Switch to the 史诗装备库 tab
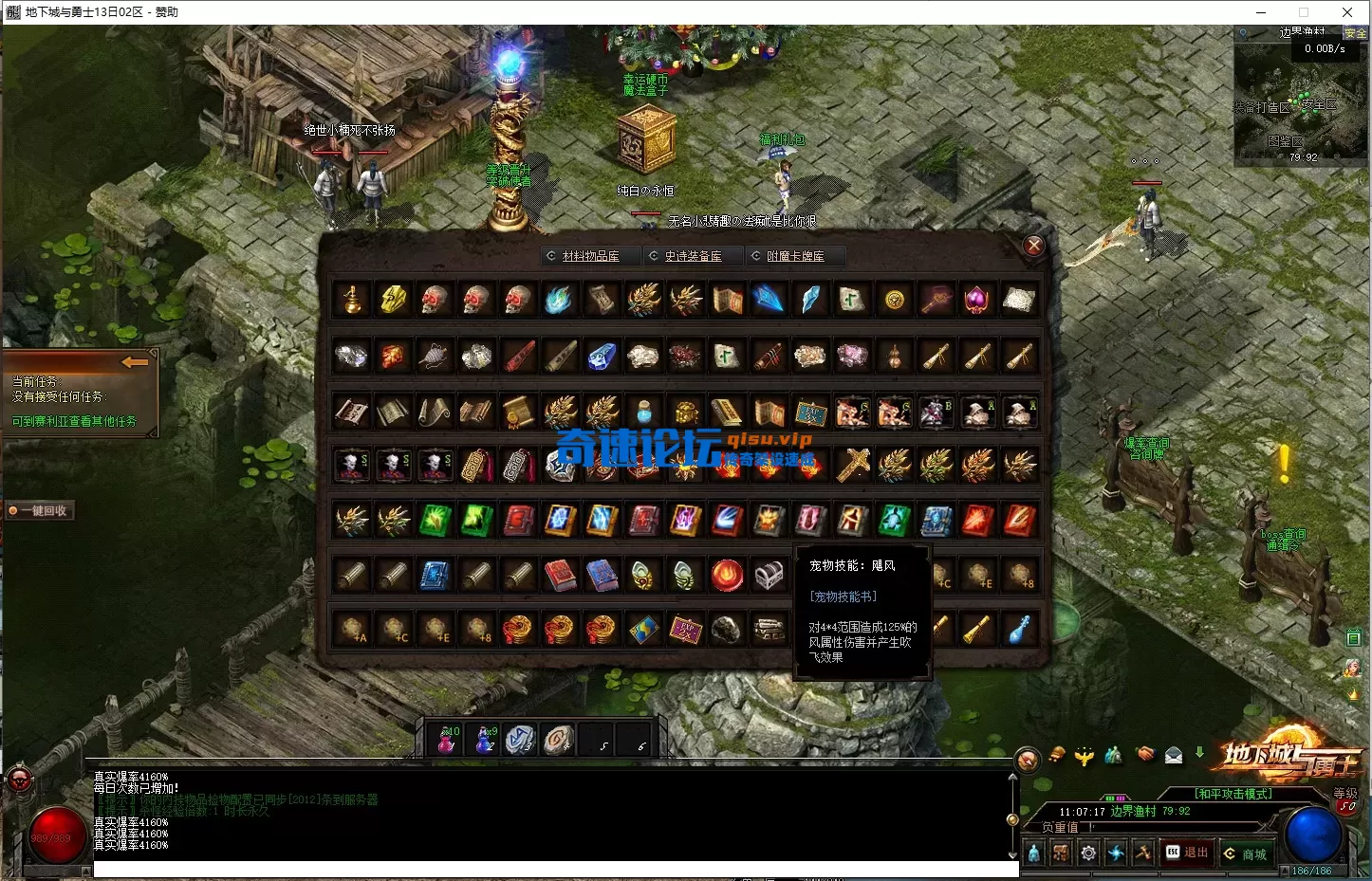 (x=693, y=255)
